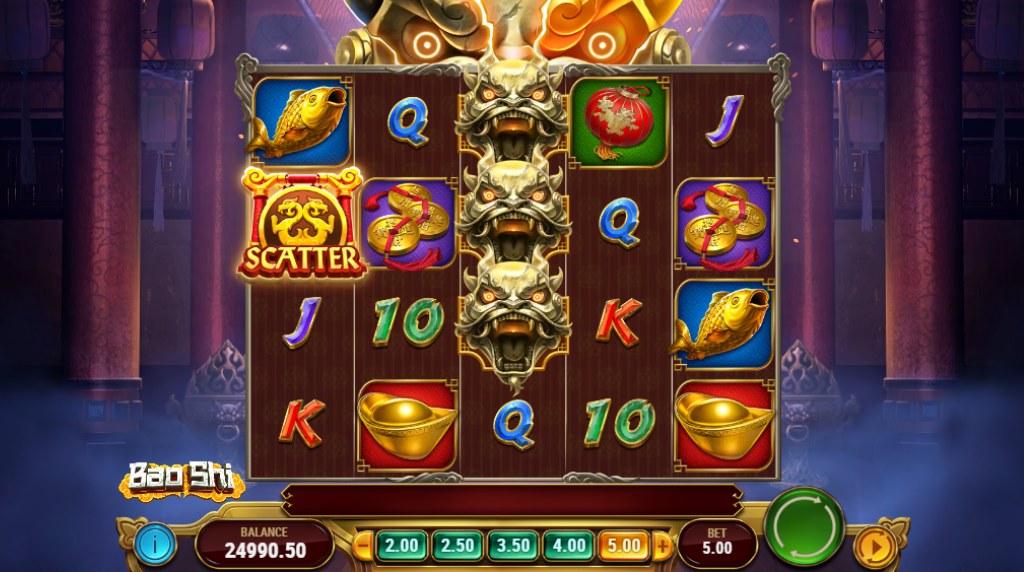Spin the reels with the green button
Viewport: 1024px width, 572px height.
tap(804, 527)
